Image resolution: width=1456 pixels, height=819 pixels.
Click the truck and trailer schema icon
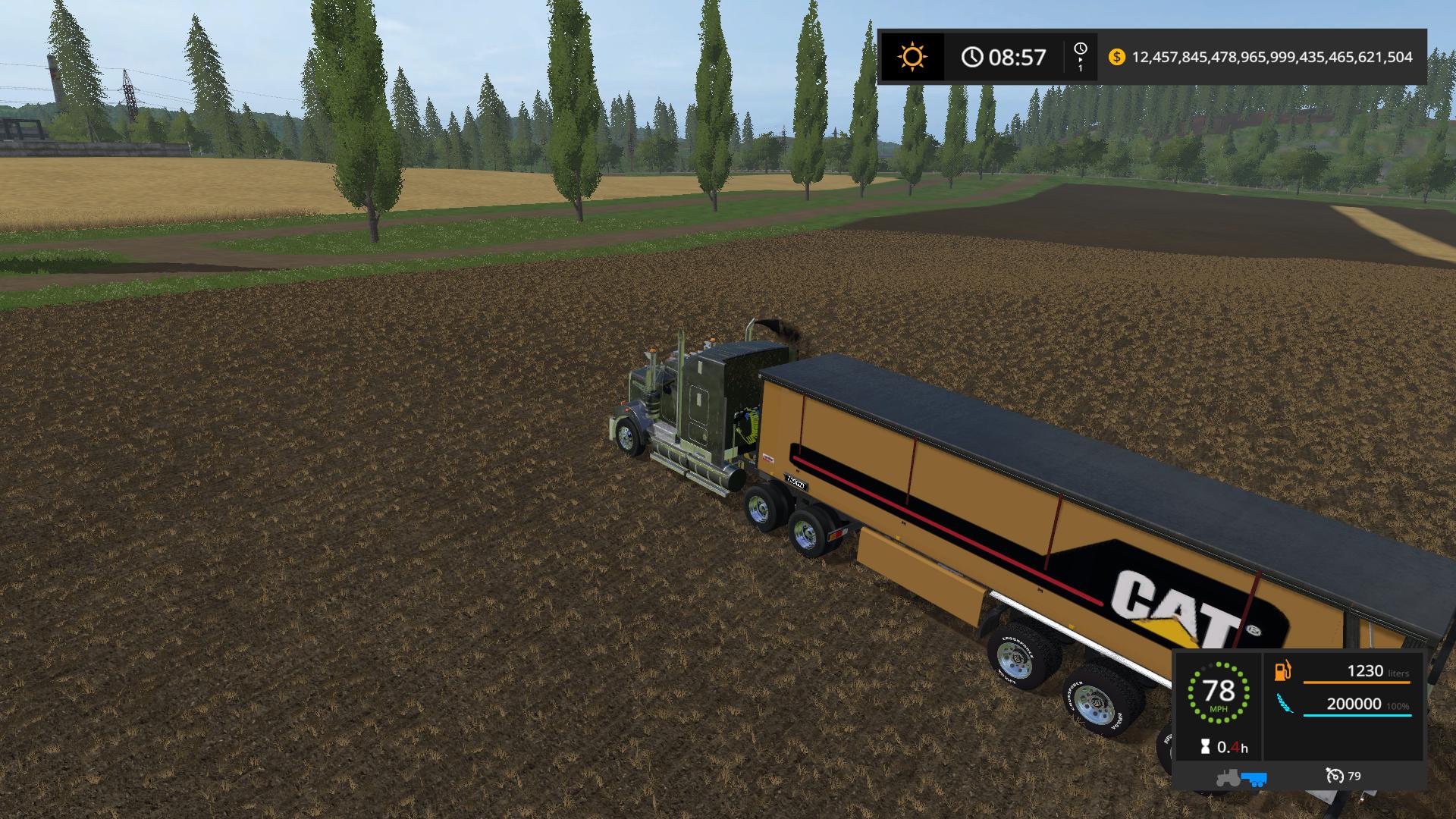(1241, 777)
